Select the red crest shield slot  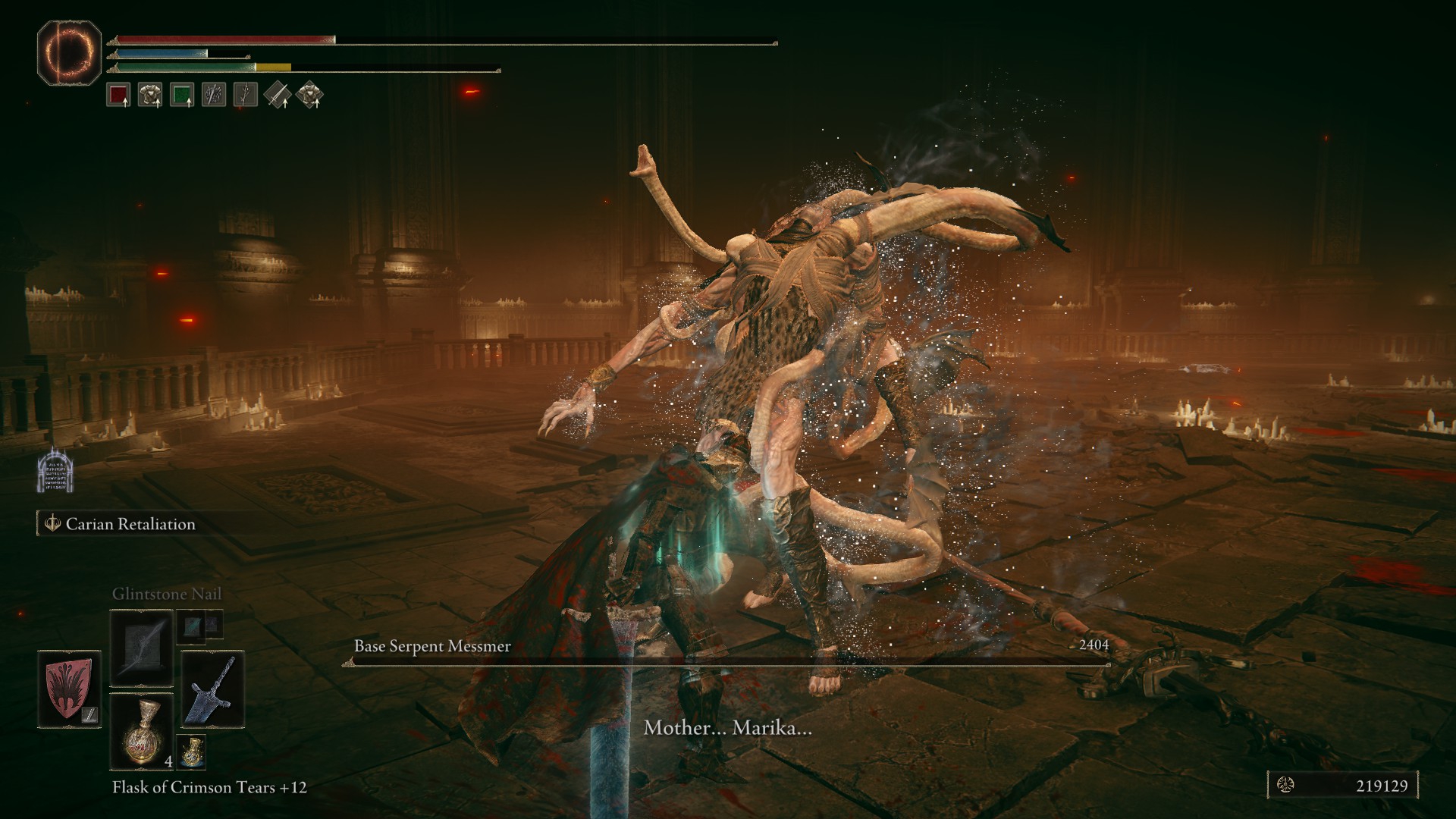70,689
